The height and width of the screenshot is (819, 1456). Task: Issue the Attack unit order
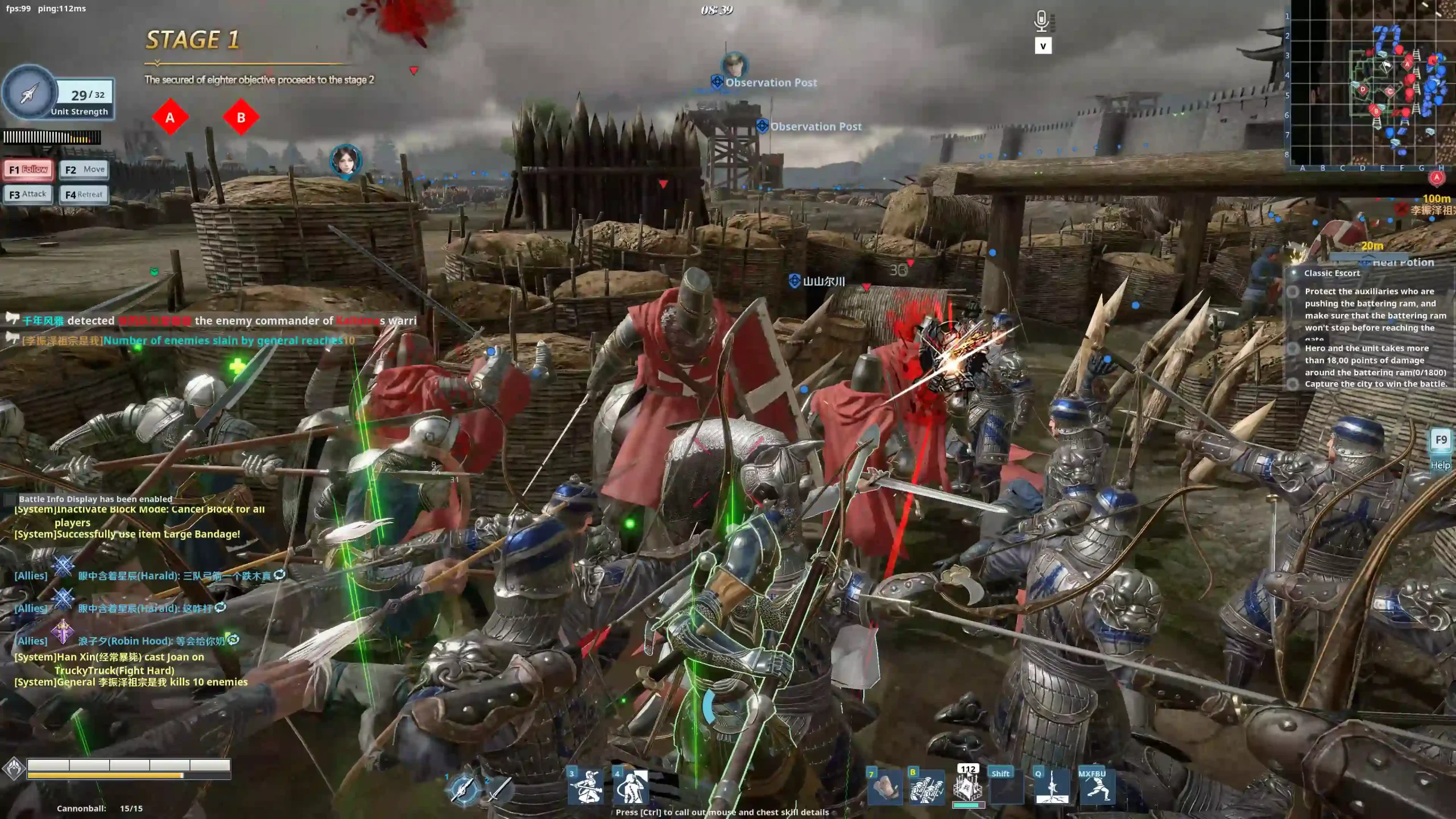click(x=28, y=195)
